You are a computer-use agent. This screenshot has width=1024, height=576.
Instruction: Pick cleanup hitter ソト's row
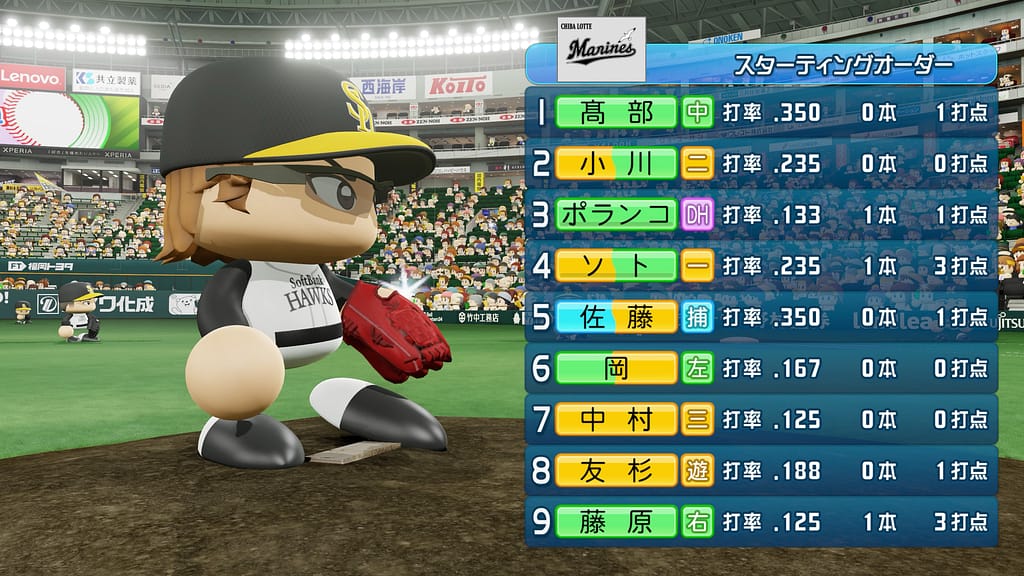coord(616,265)
